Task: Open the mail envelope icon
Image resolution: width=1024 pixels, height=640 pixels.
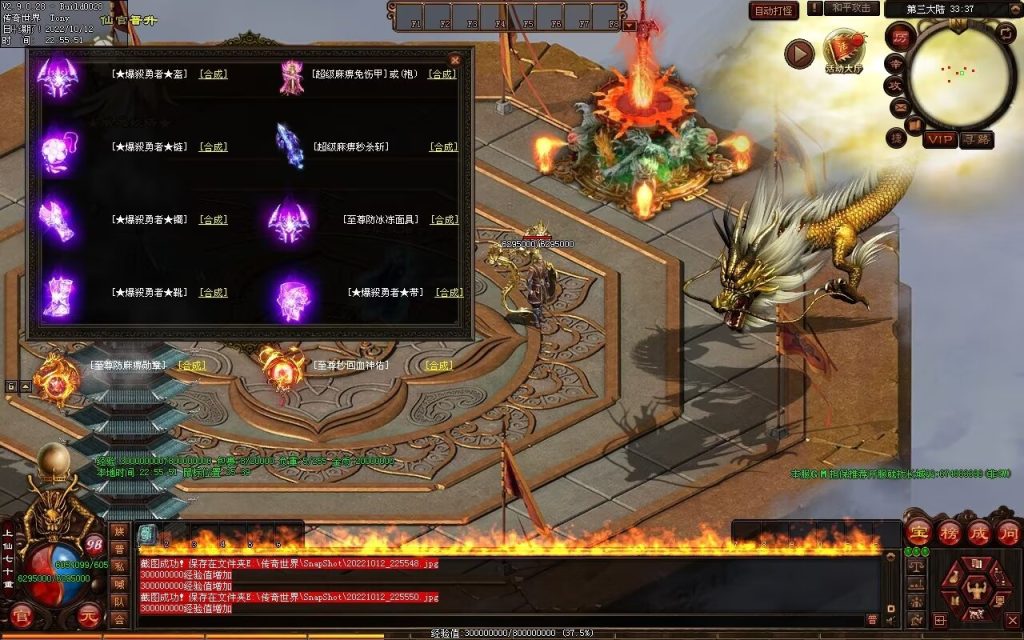Action: tap(900, 107)
